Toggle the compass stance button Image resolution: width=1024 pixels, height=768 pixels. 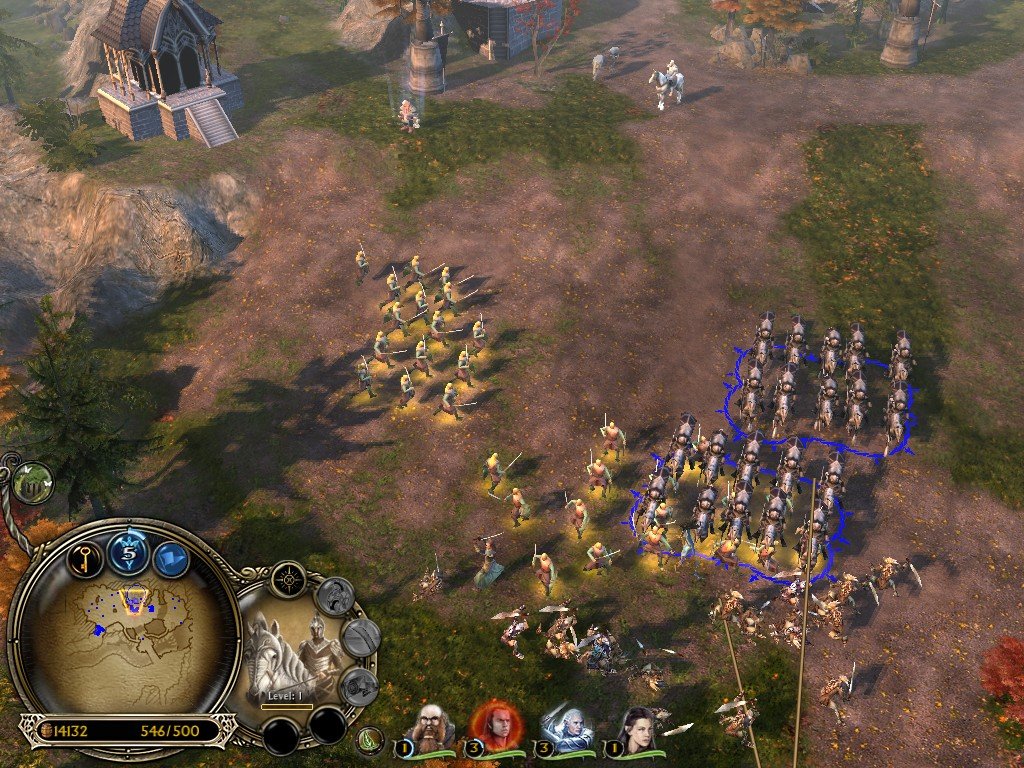(x=288, y=579)
